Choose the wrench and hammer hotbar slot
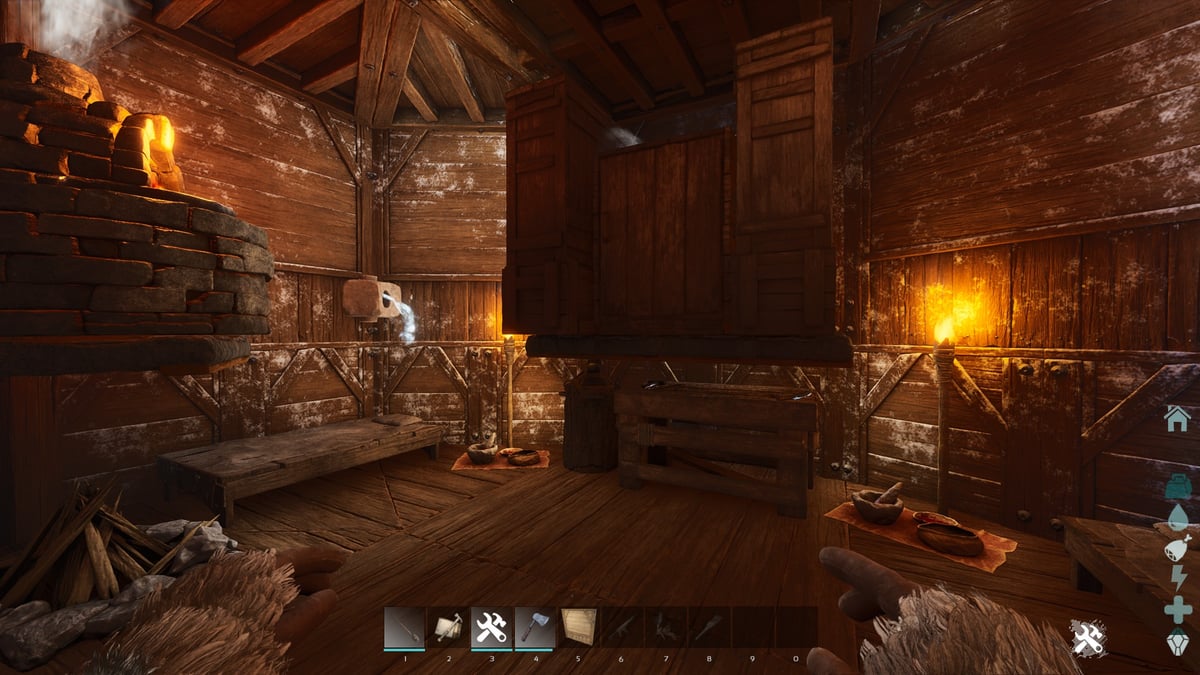This screenshot has width=1200, height=675. point(491,628)
